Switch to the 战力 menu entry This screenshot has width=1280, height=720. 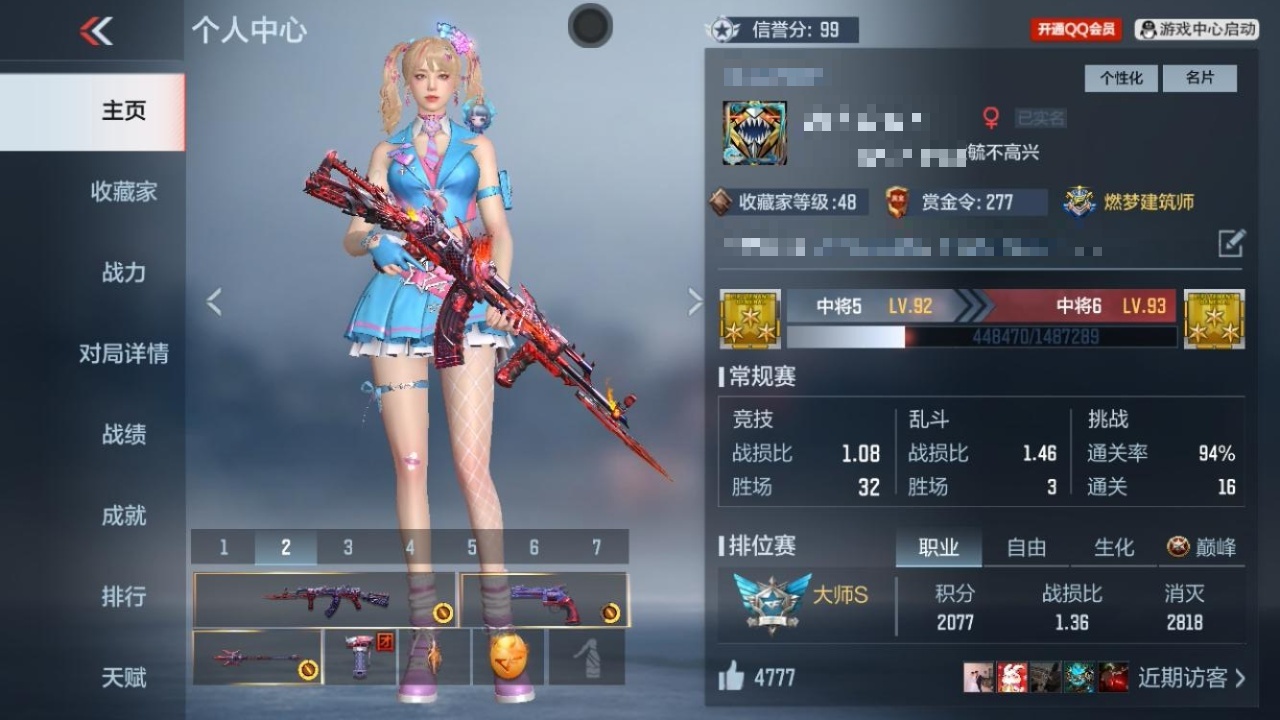point(123,272)
